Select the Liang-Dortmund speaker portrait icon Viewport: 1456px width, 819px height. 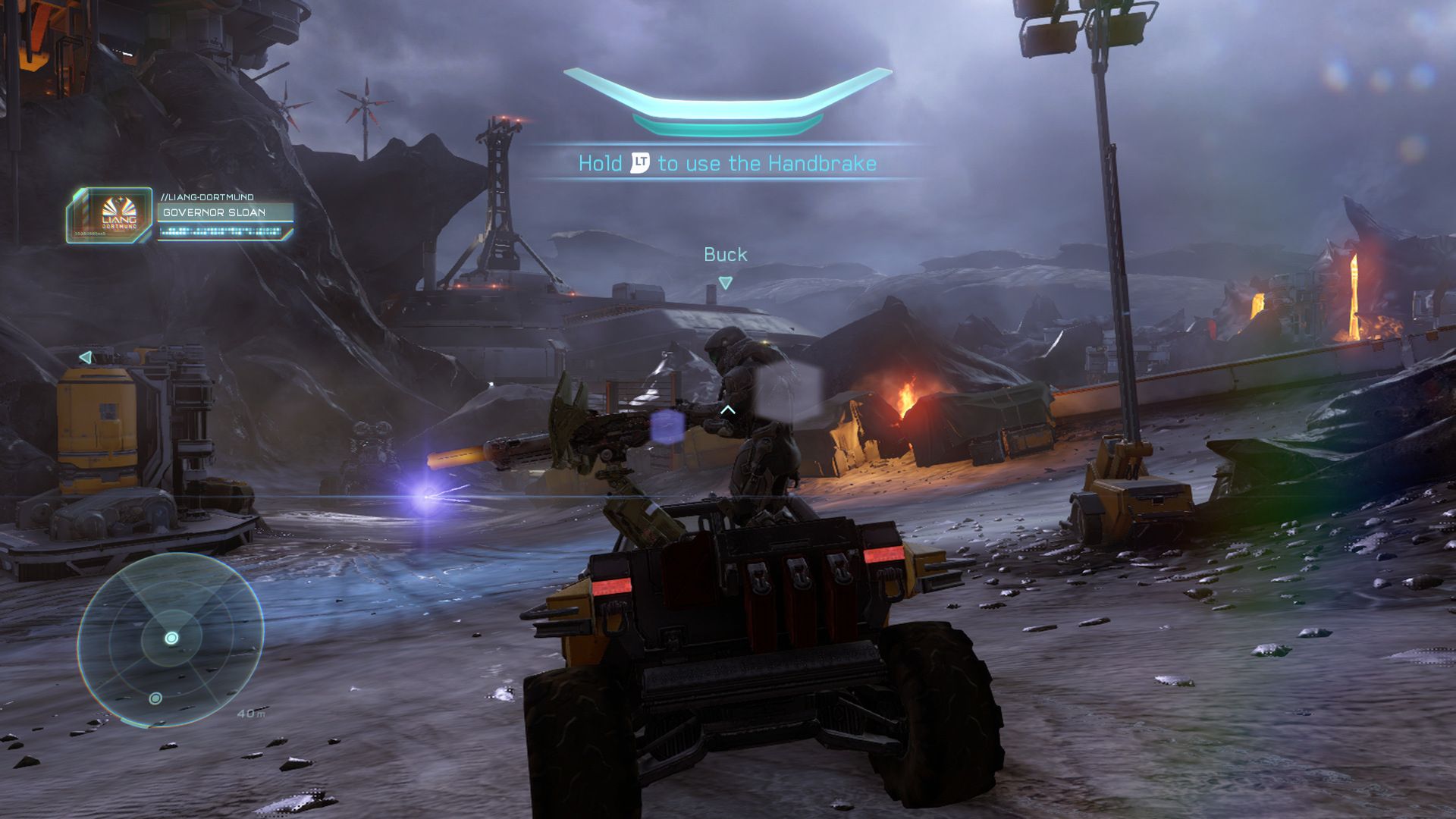click(x=111, y=215)
